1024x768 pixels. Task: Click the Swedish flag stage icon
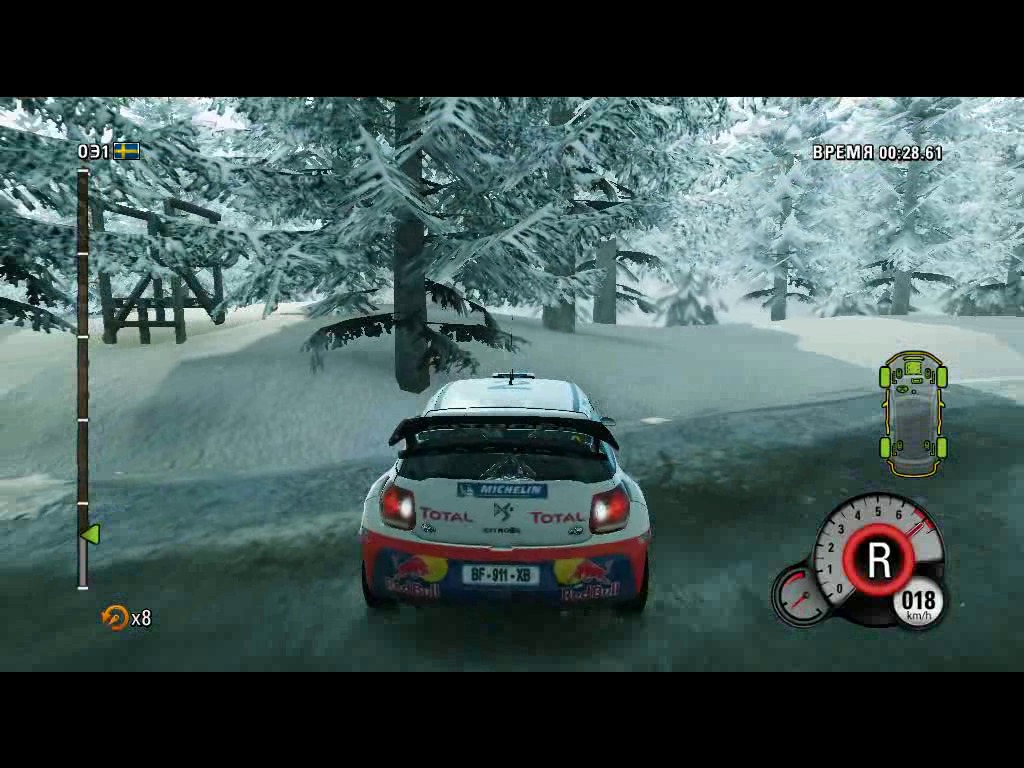click(126, 152)
